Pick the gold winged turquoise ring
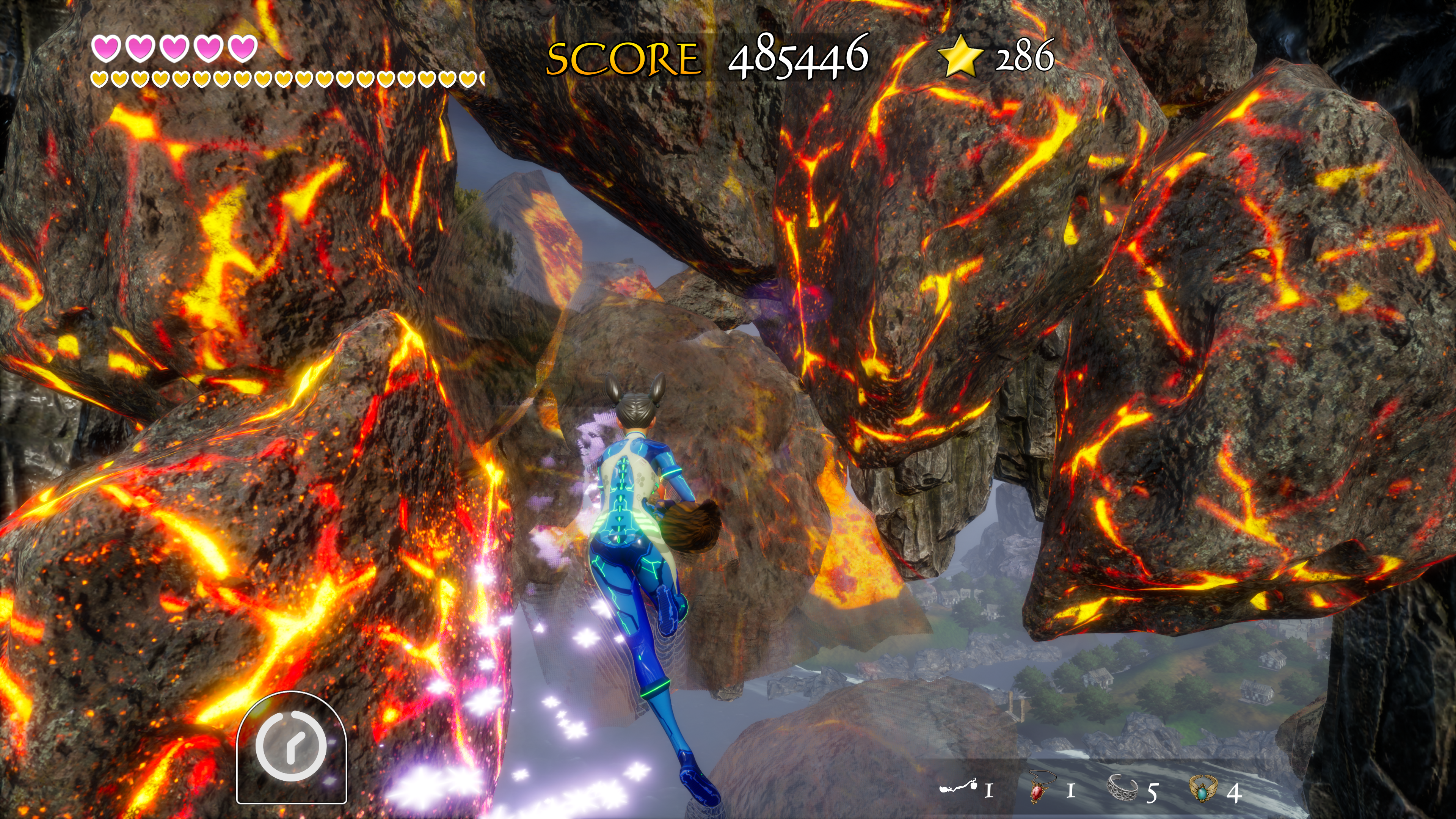This screenshot has width=1456, height=819. [1204, 788]
